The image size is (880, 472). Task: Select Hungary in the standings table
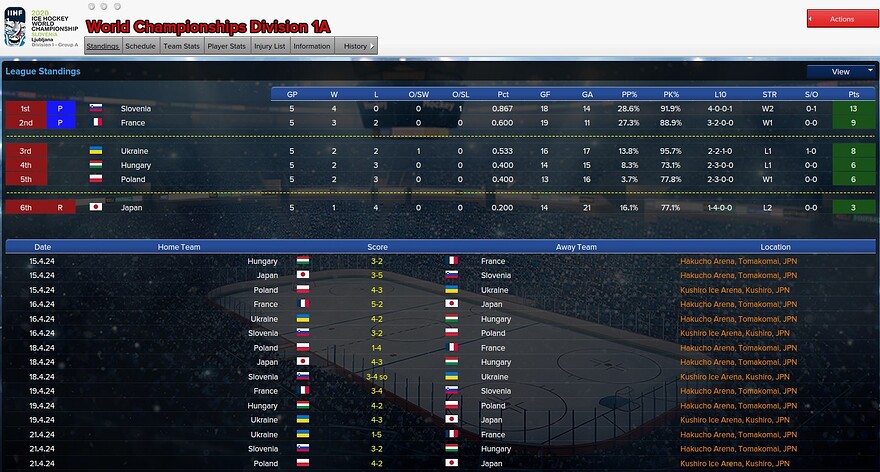click(137, 165)
